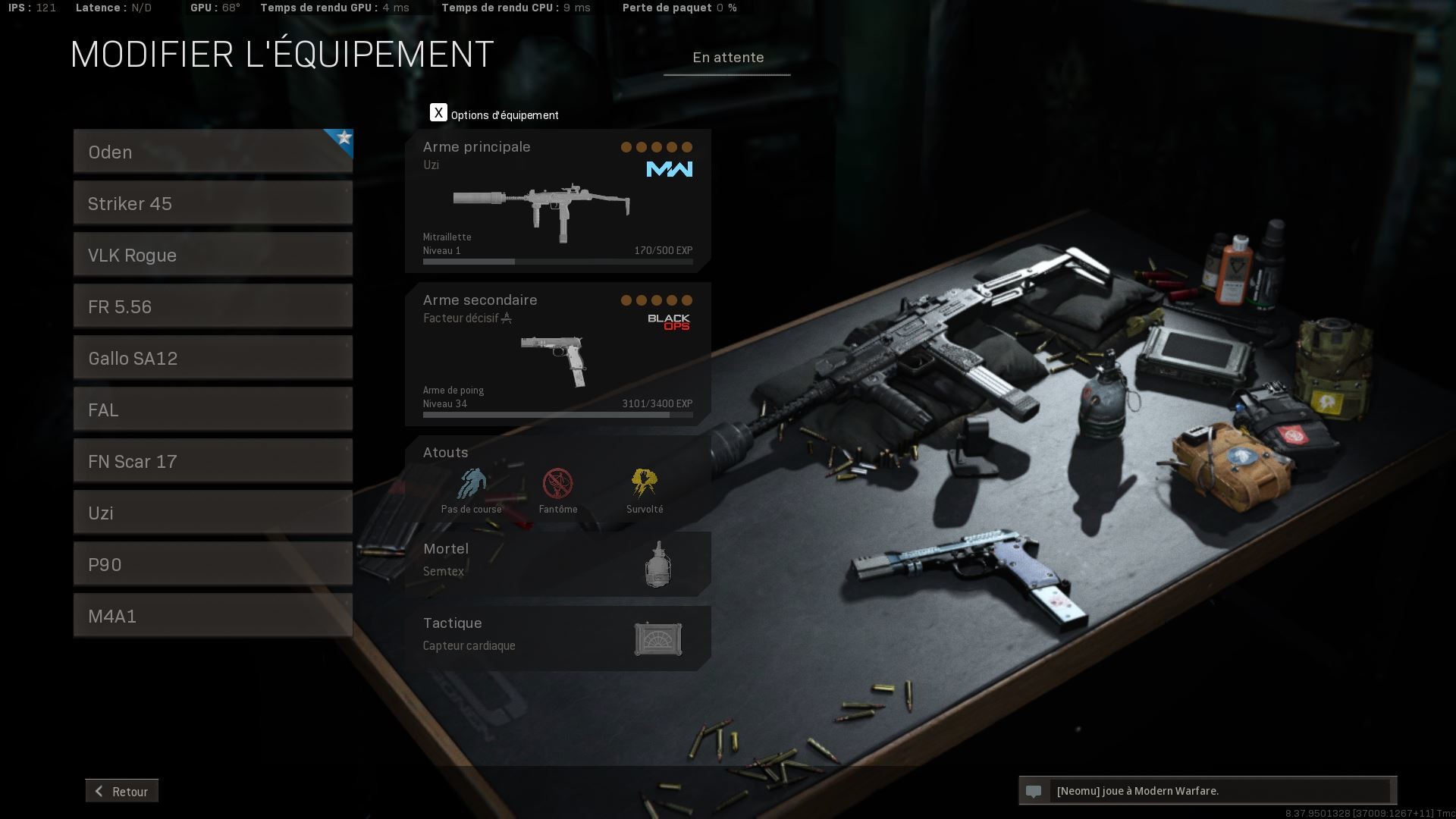Switch to the En attente tab
The image size is (1456, 819).
(x=726, y=58)
